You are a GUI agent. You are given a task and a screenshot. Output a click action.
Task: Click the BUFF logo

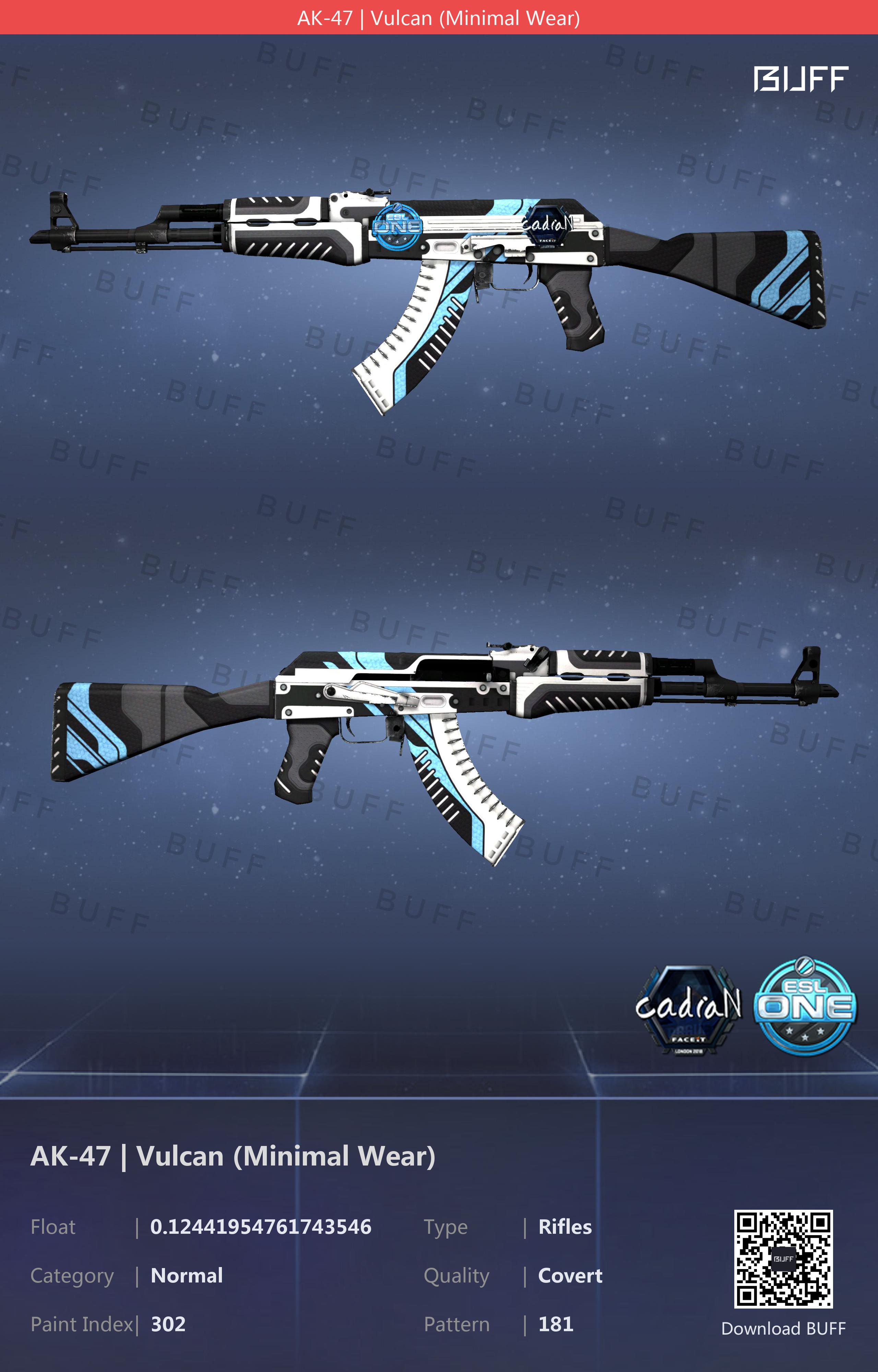(800, 79)
